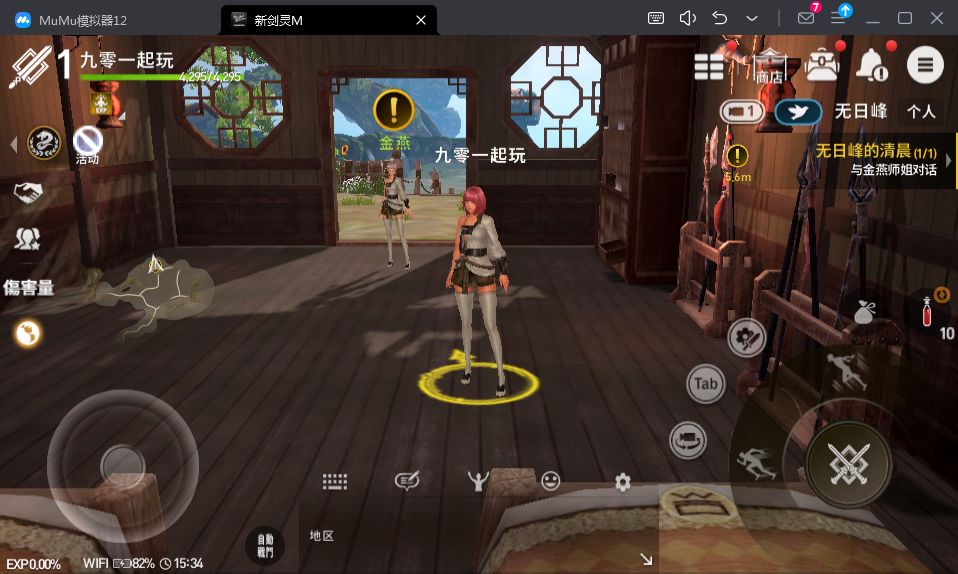
Task: Open the notification bell
Action: pyautogui.click(x=872, y=65)
